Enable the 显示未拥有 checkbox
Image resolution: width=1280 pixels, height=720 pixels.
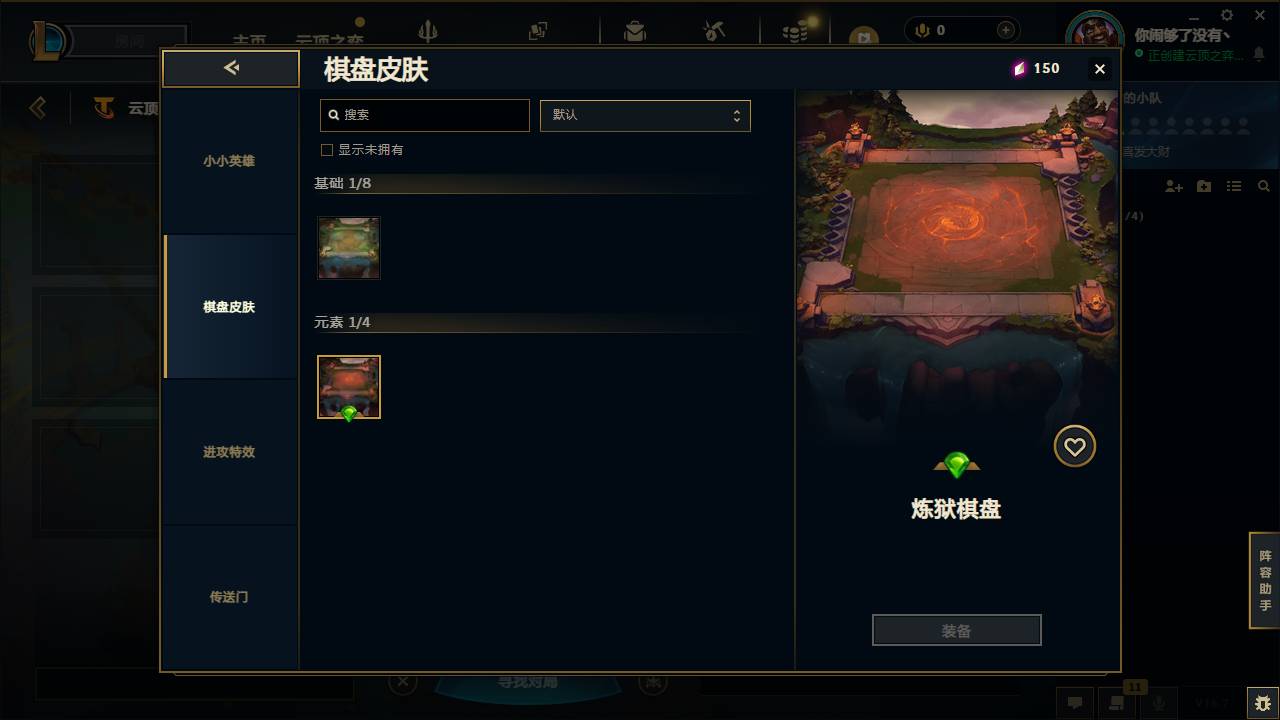[x=326, y=149]
